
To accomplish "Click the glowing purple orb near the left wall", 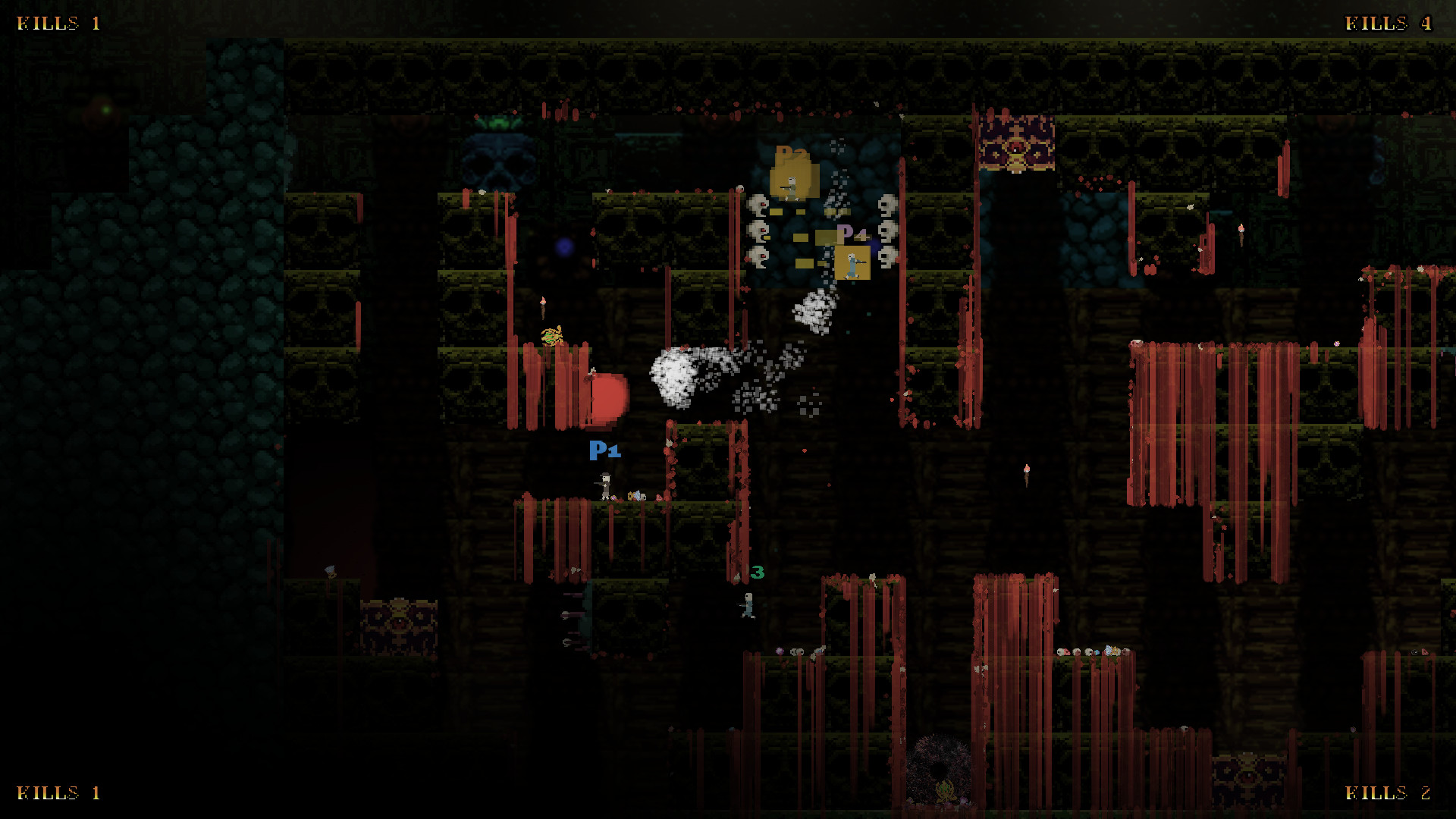I will (563, 244).
